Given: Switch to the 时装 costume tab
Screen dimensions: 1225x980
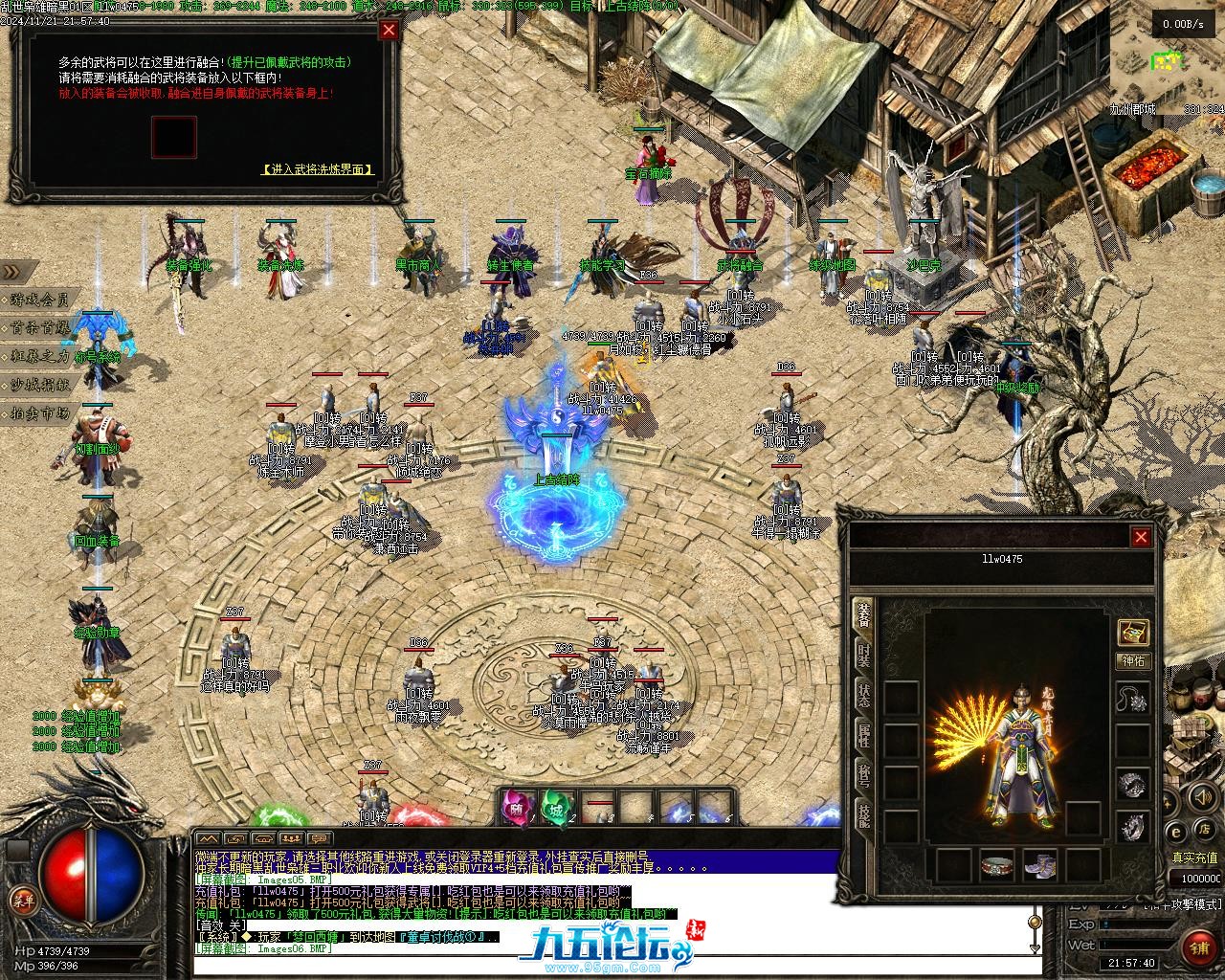Looking at the screenshot, I should (863, 656).
